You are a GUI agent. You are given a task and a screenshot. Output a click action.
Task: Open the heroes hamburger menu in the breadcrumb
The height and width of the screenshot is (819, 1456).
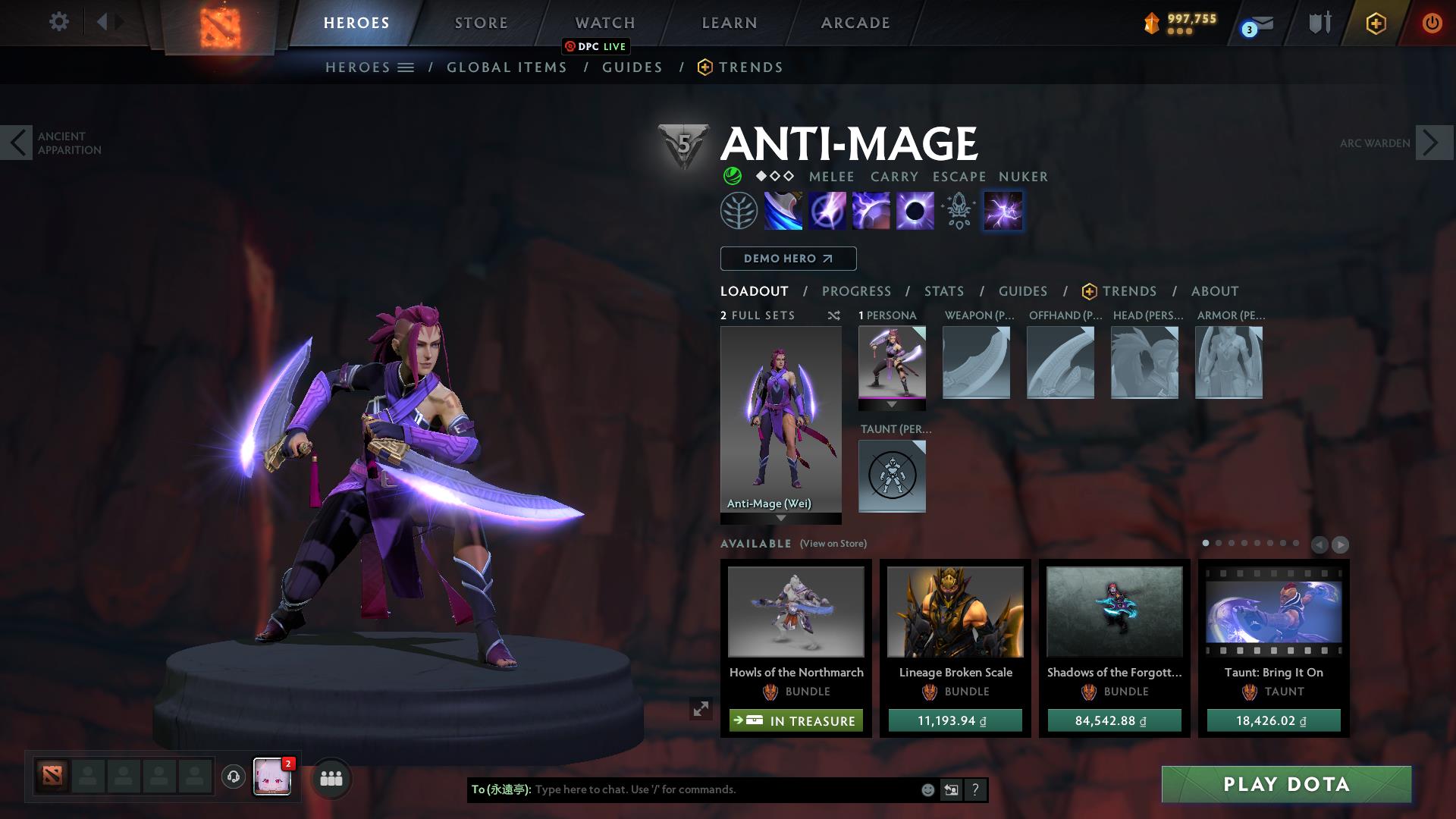406,67
